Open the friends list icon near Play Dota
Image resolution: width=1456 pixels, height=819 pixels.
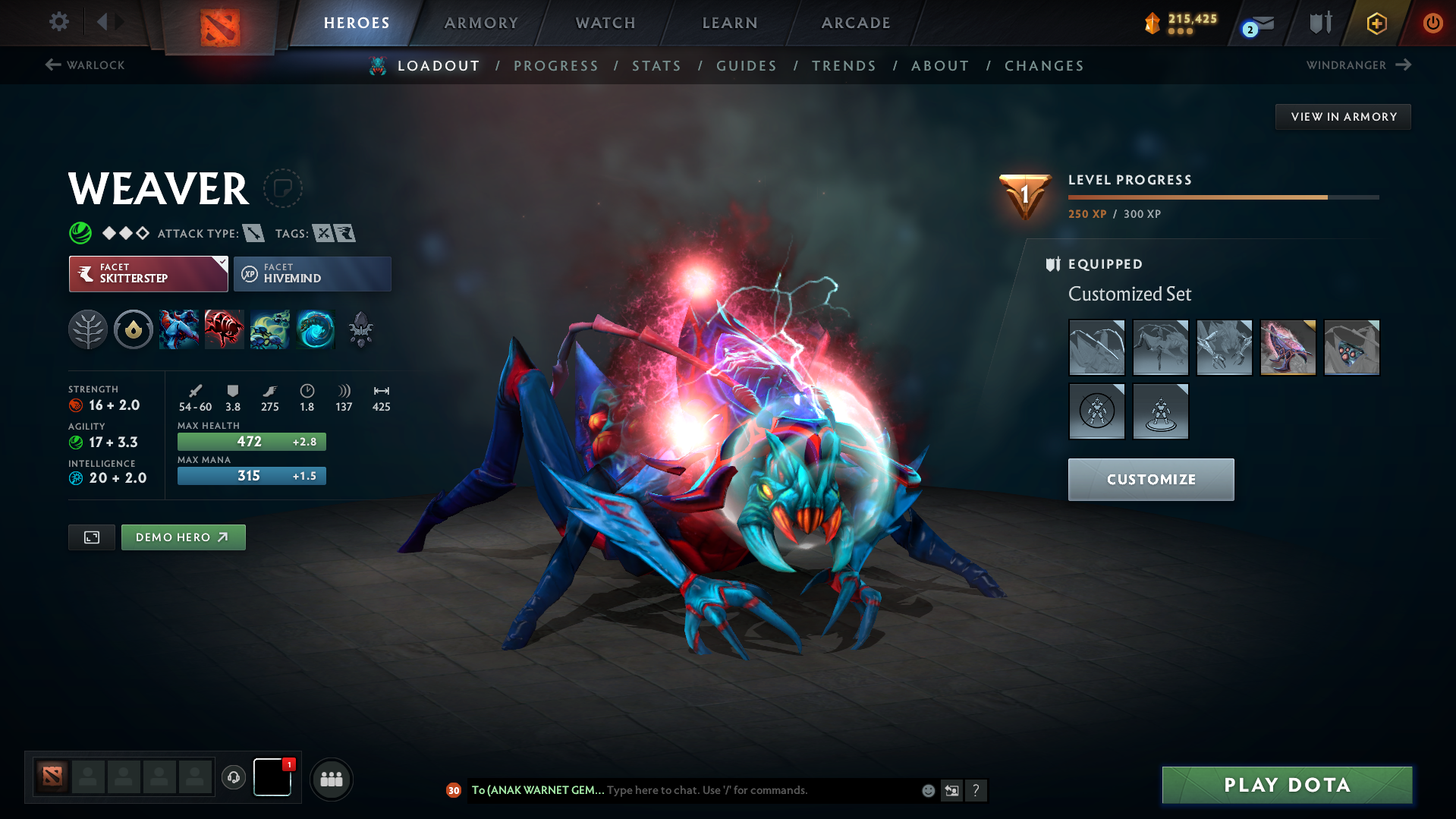click(331, 779)
